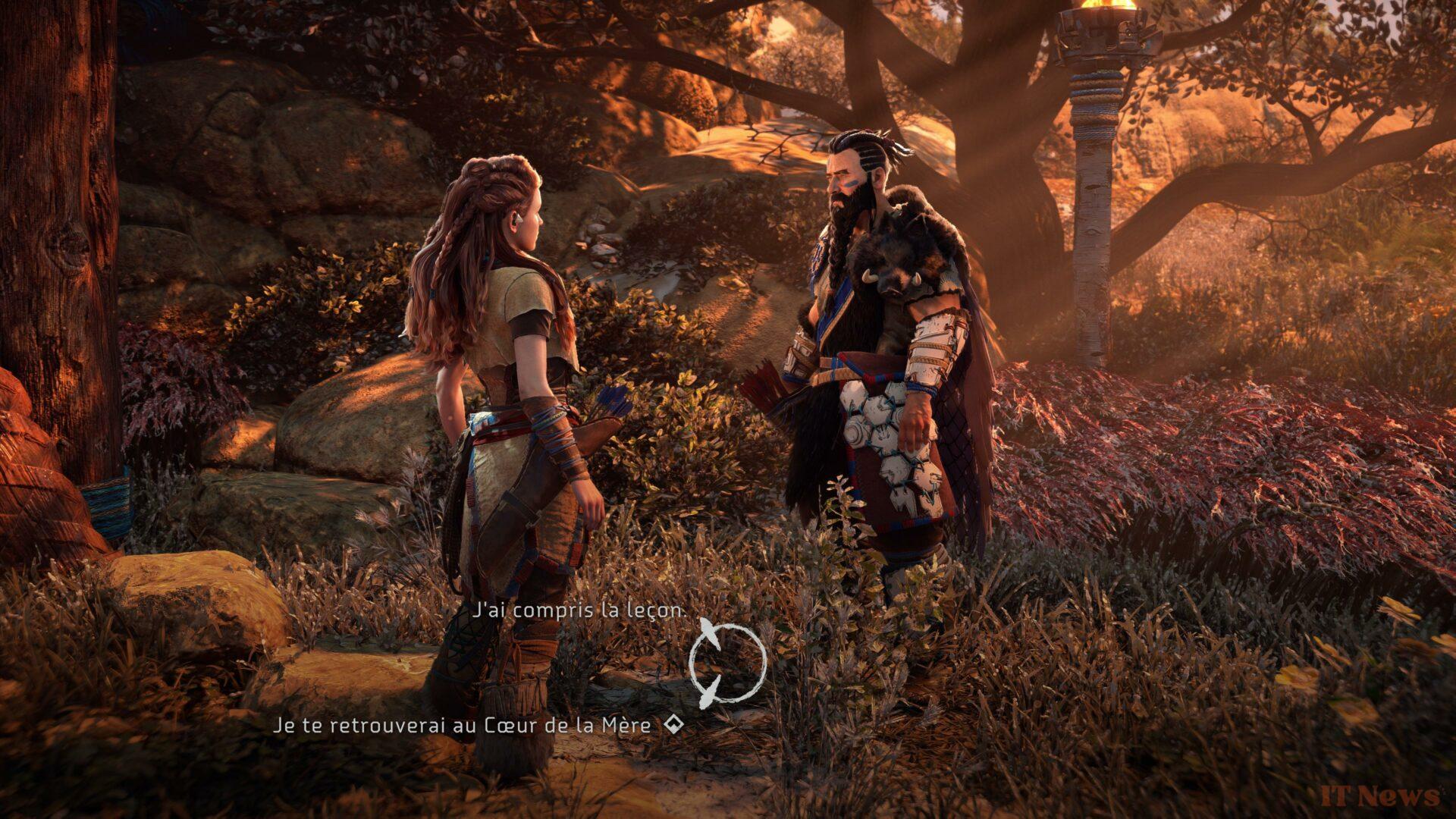Select "Je te retrouverai au Cœur de la Mère"

[x=462, y=726]
